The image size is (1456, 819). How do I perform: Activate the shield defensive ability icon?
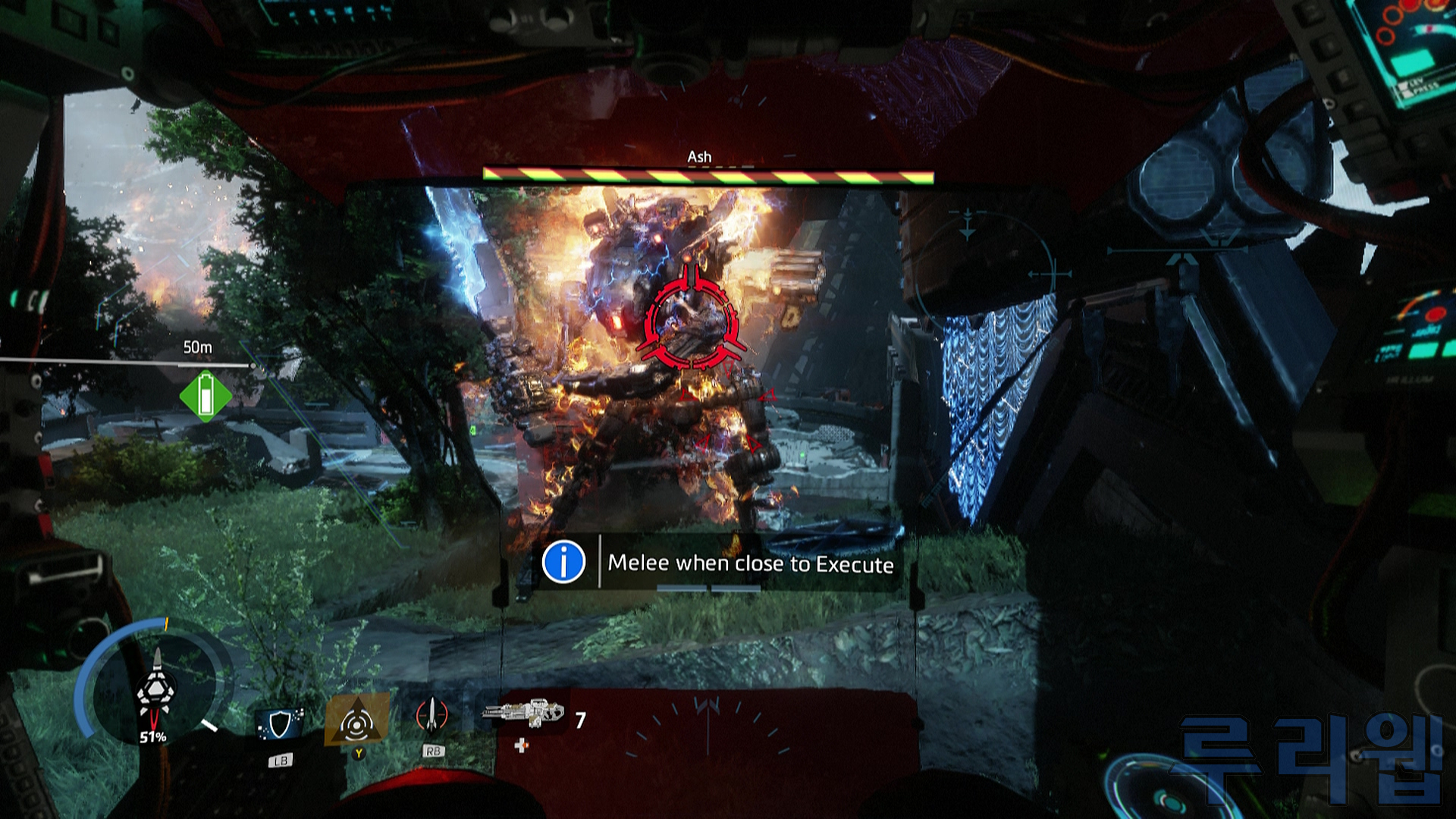[281, 725]
